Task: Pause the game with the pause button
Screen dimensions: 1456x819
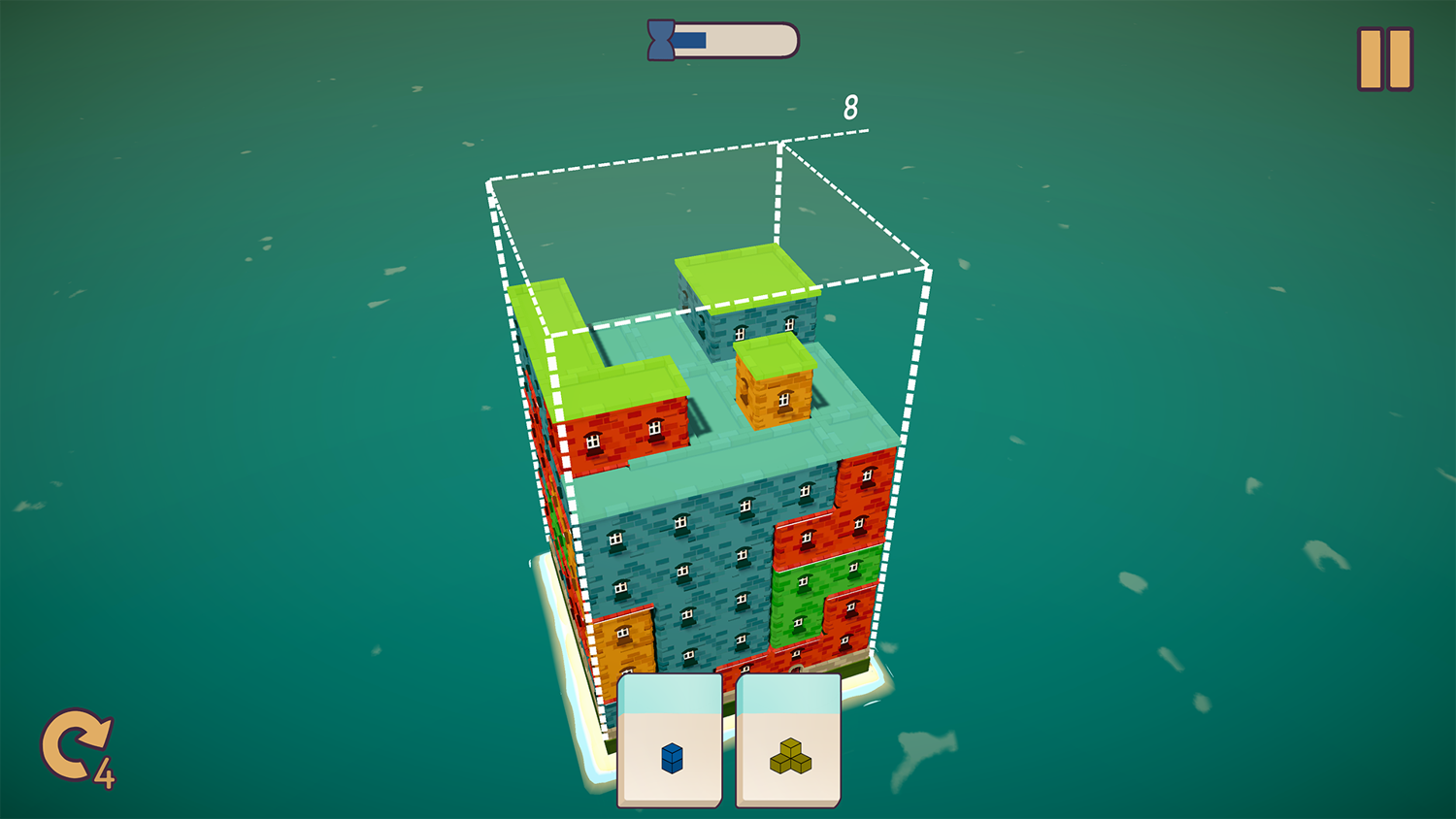Action: tap(1385, 59)
